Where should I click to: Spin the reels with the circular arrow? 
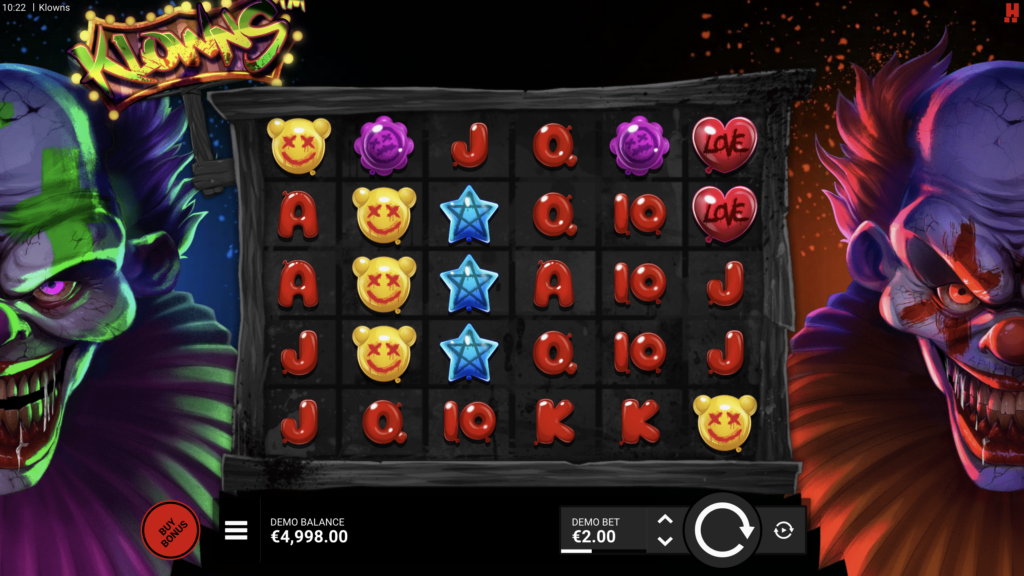pyautogui.click(x=723, y=530)
